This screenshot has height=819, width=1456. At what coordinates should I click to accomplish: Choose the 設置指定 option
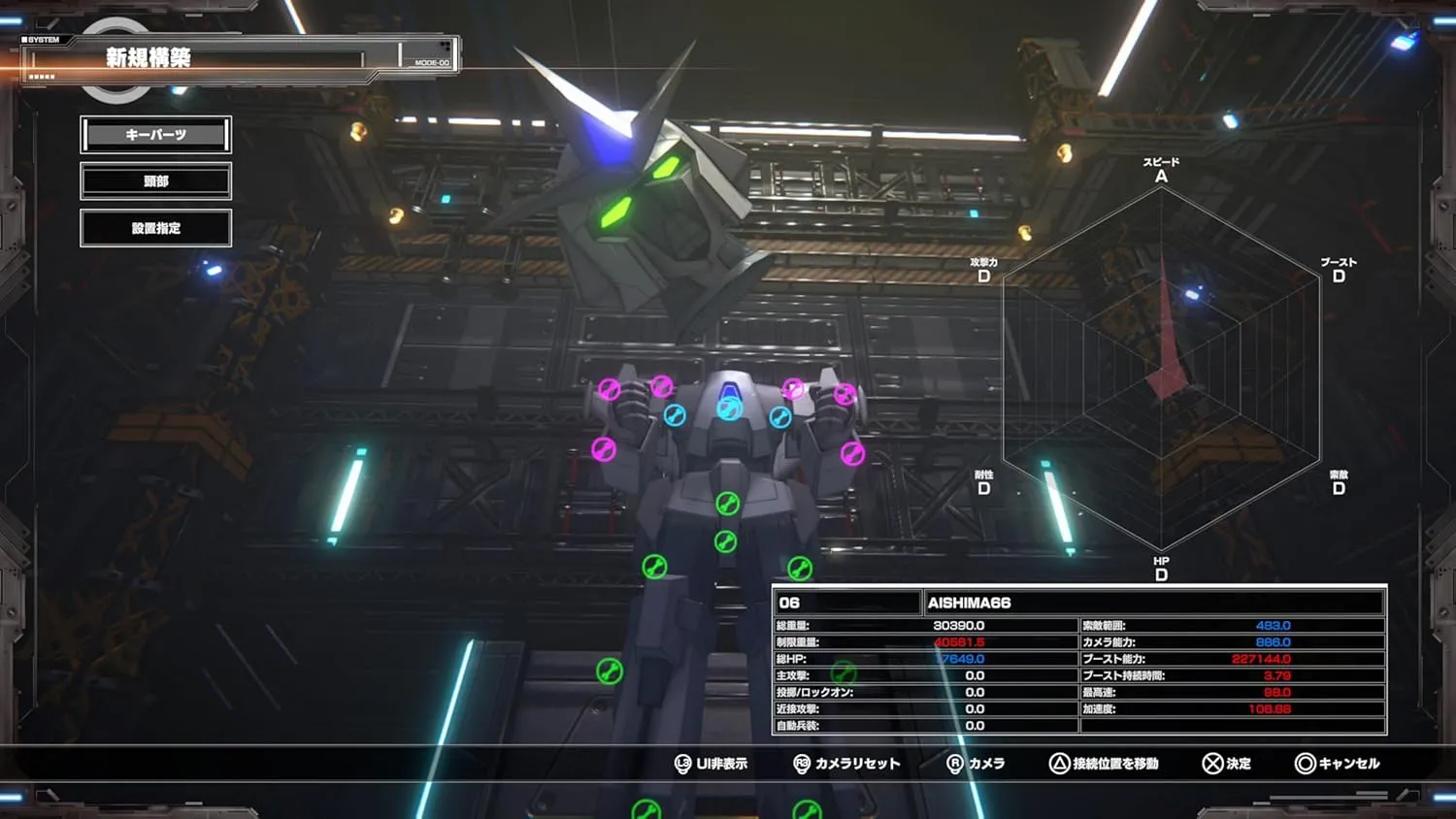(x=155, y=228)
